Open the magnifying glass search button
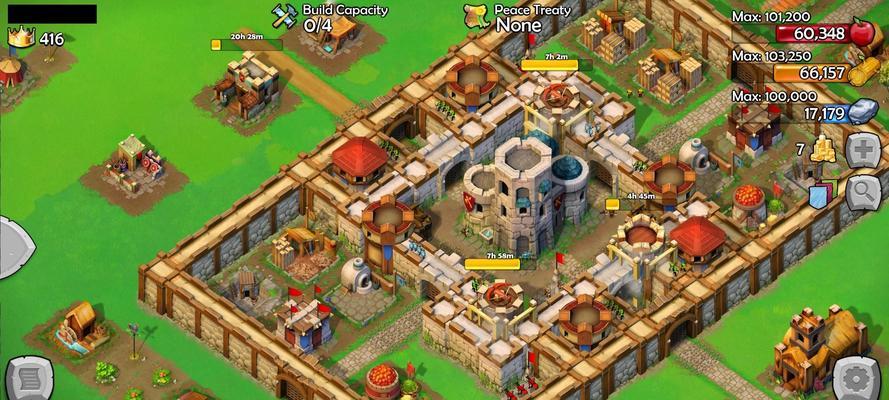This screenshot has height=400, width=889. tap(863, 190)
